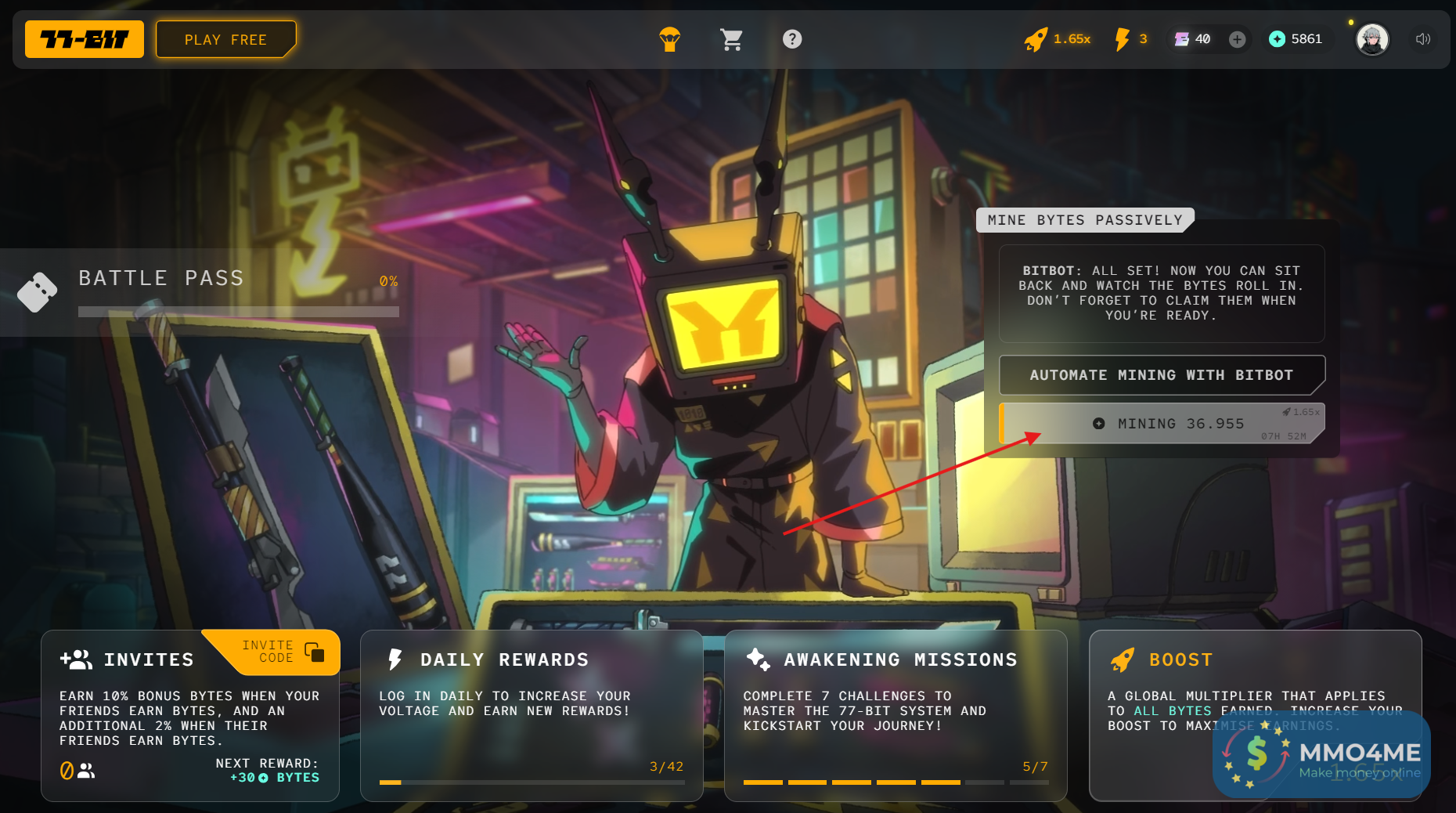This screenshot has height=813, width=1456.
Task: Click the rocket boost multiplier indicator
Action: pos(1058,39)
